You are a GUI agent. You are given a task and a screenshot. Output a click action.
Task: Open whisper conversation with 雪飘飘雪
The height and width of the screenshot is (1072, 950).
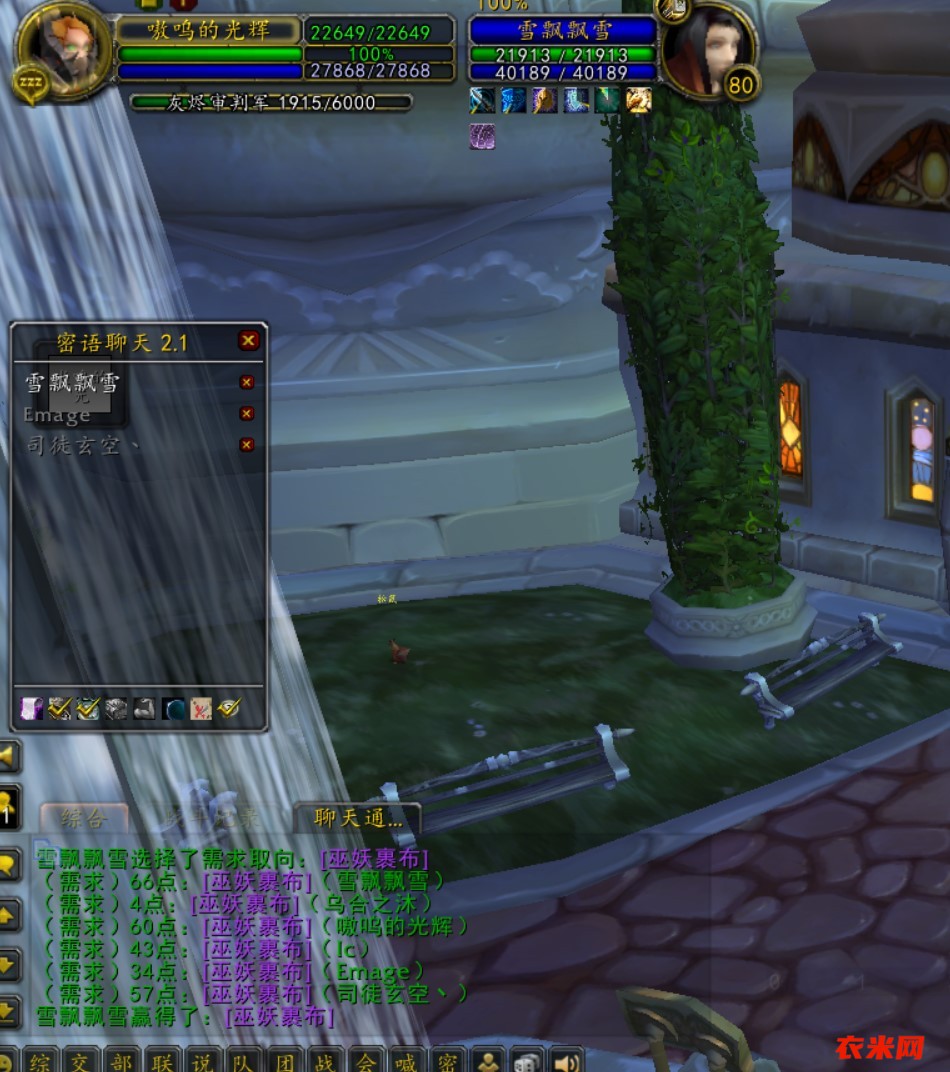tap(72, 383)
